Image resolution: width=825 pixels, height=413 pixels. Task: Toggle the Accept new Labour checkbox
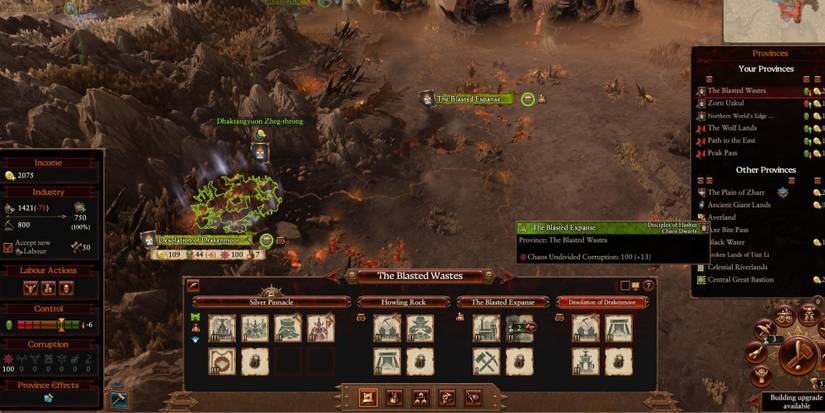9,247
